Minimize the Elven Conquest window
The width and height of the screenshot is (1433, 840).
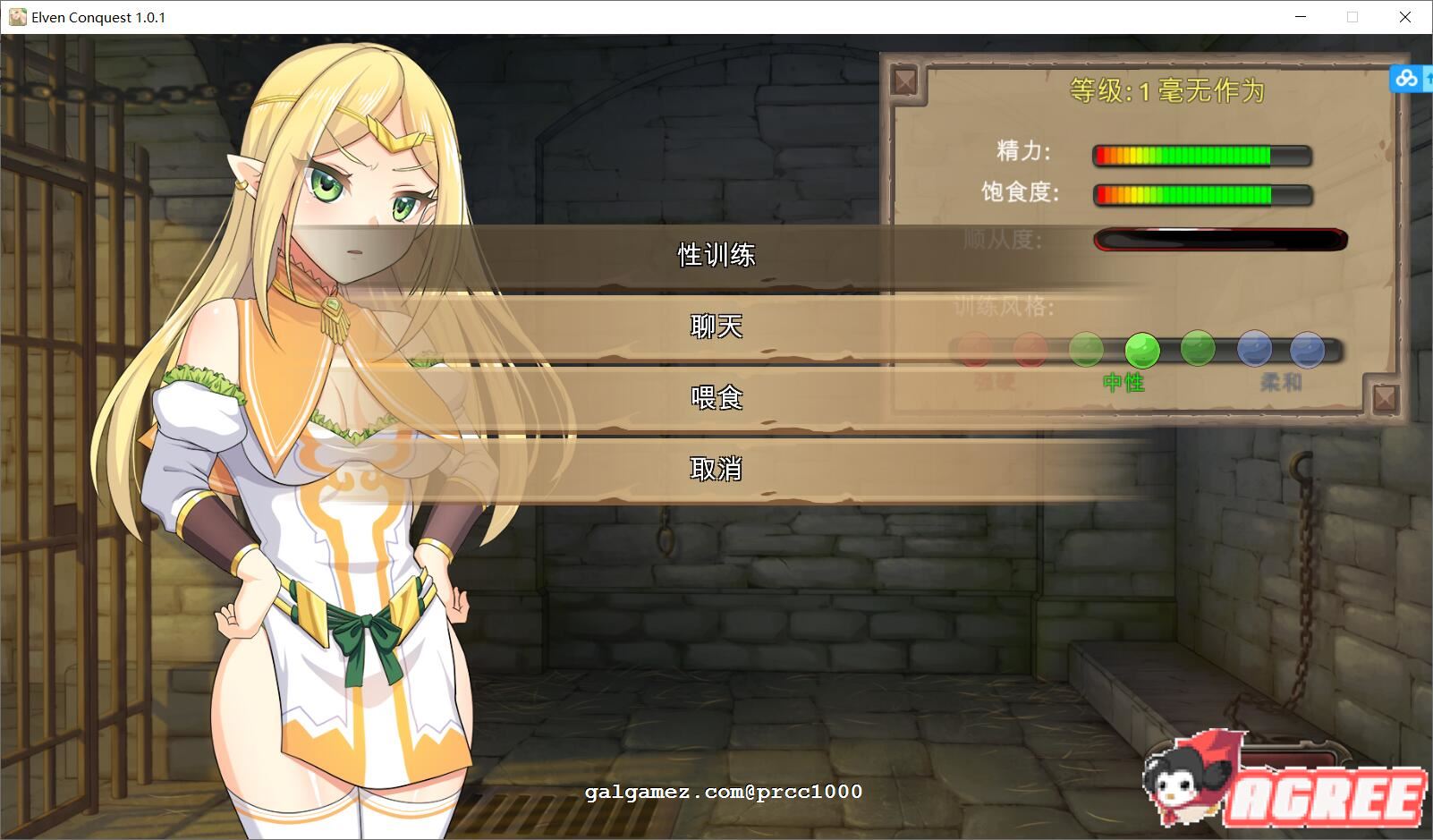[1301, 17]
